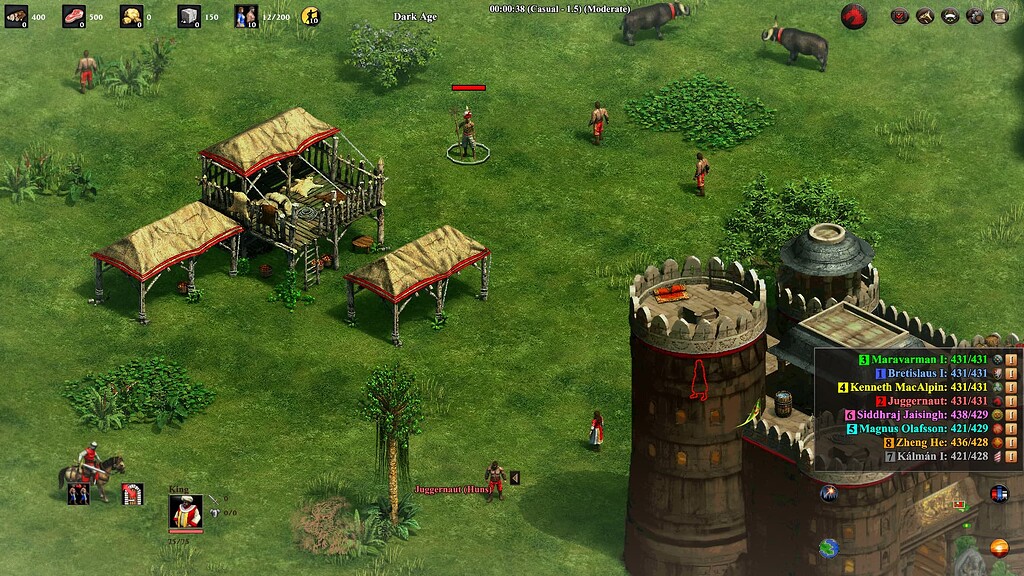Click the population villagers icon
The height and width of the screenshot is (576, 1024).
[246, 15]
